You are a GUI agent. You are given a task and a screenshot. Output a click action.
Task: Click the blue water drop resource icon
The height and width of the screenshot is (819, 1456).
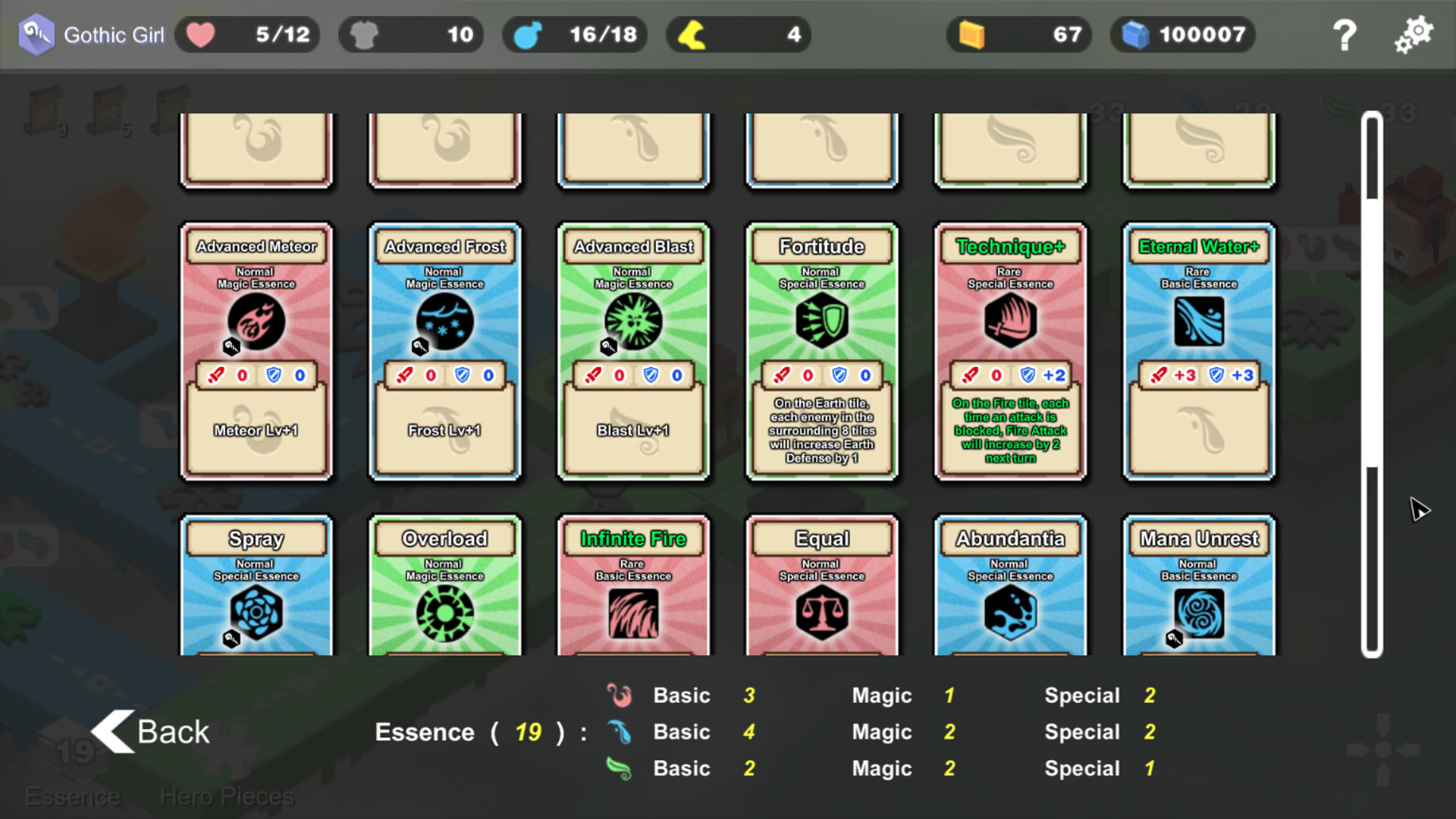click(529, 34)
